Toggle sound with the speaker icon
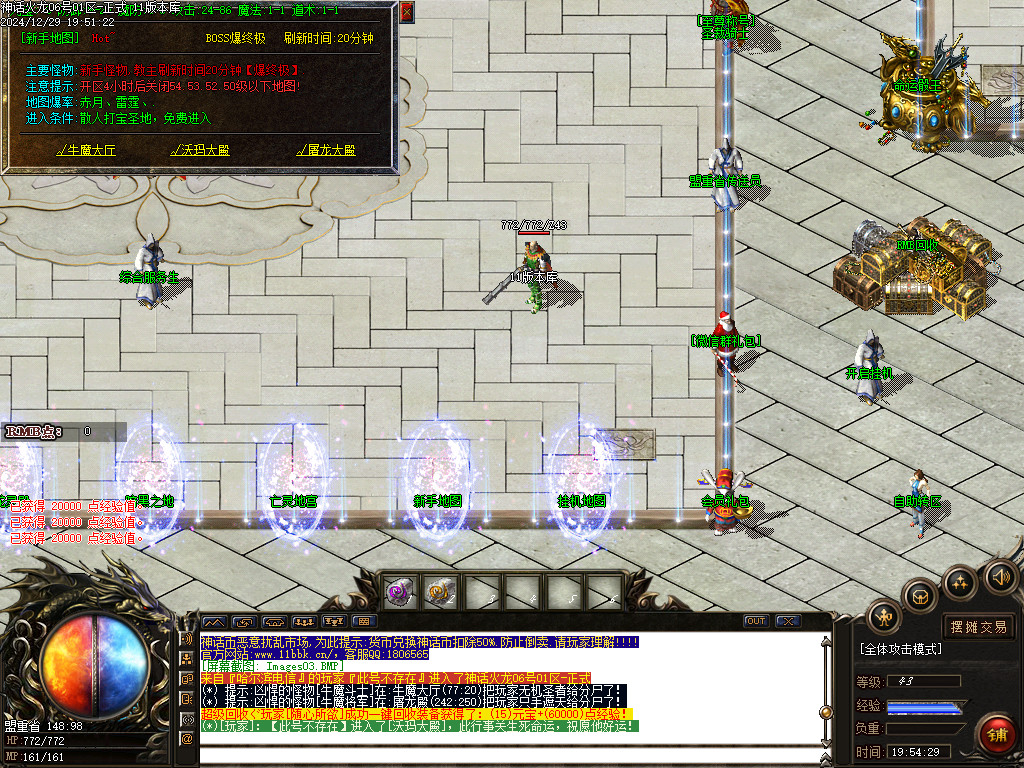 (x=1000, y=576)
